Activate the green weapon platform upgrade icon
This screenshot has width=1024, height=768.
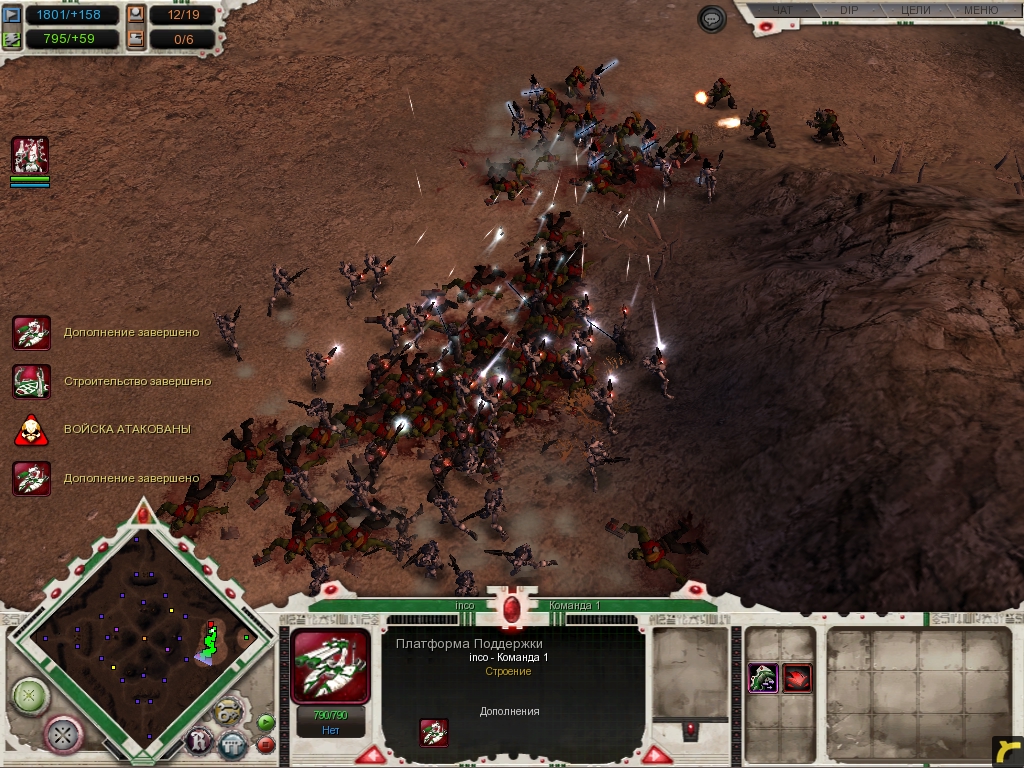pyautogui.click(x=764, y=678)
